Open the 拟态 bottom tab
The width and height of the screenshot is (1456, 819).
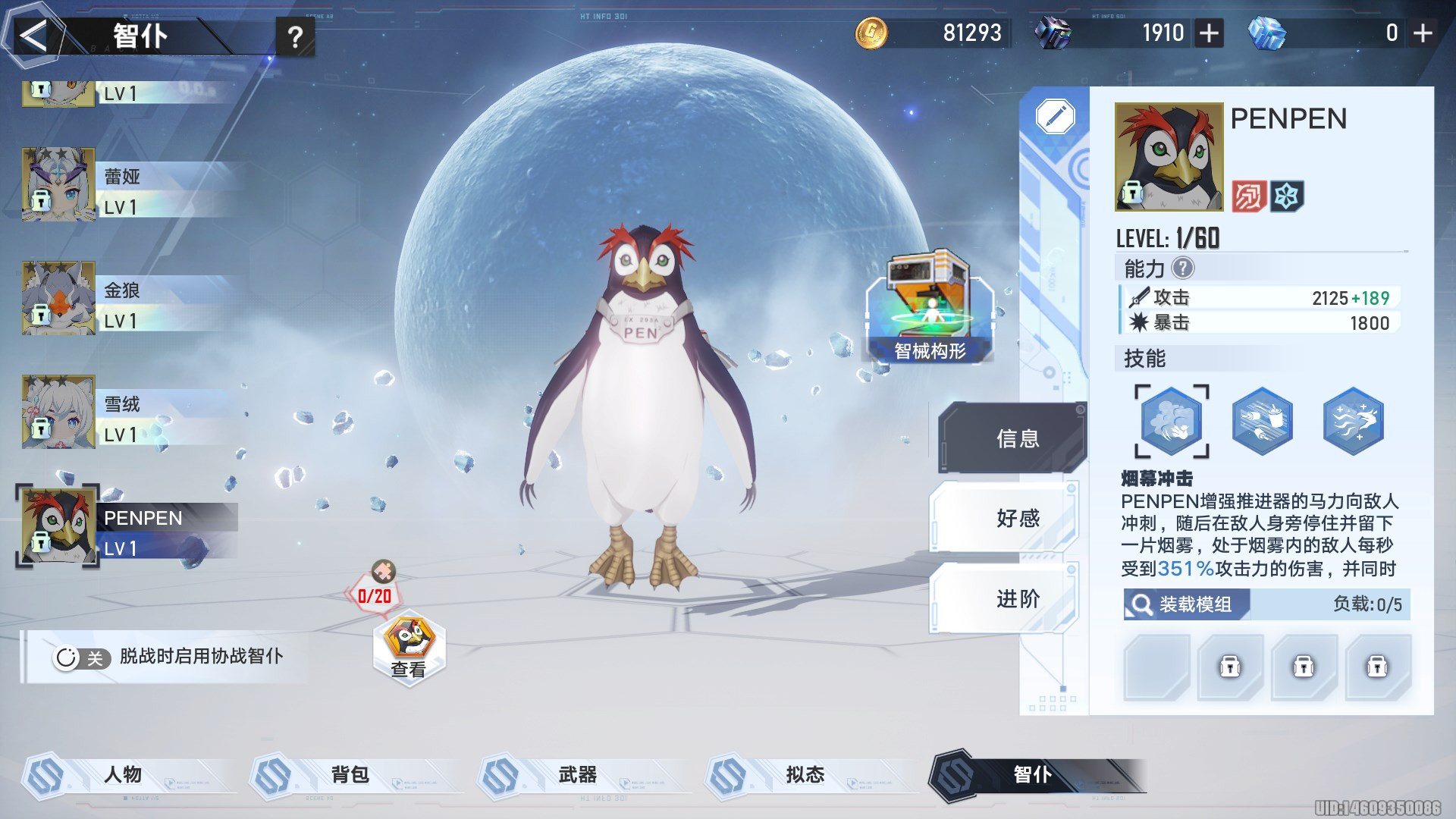coord(805,774)
